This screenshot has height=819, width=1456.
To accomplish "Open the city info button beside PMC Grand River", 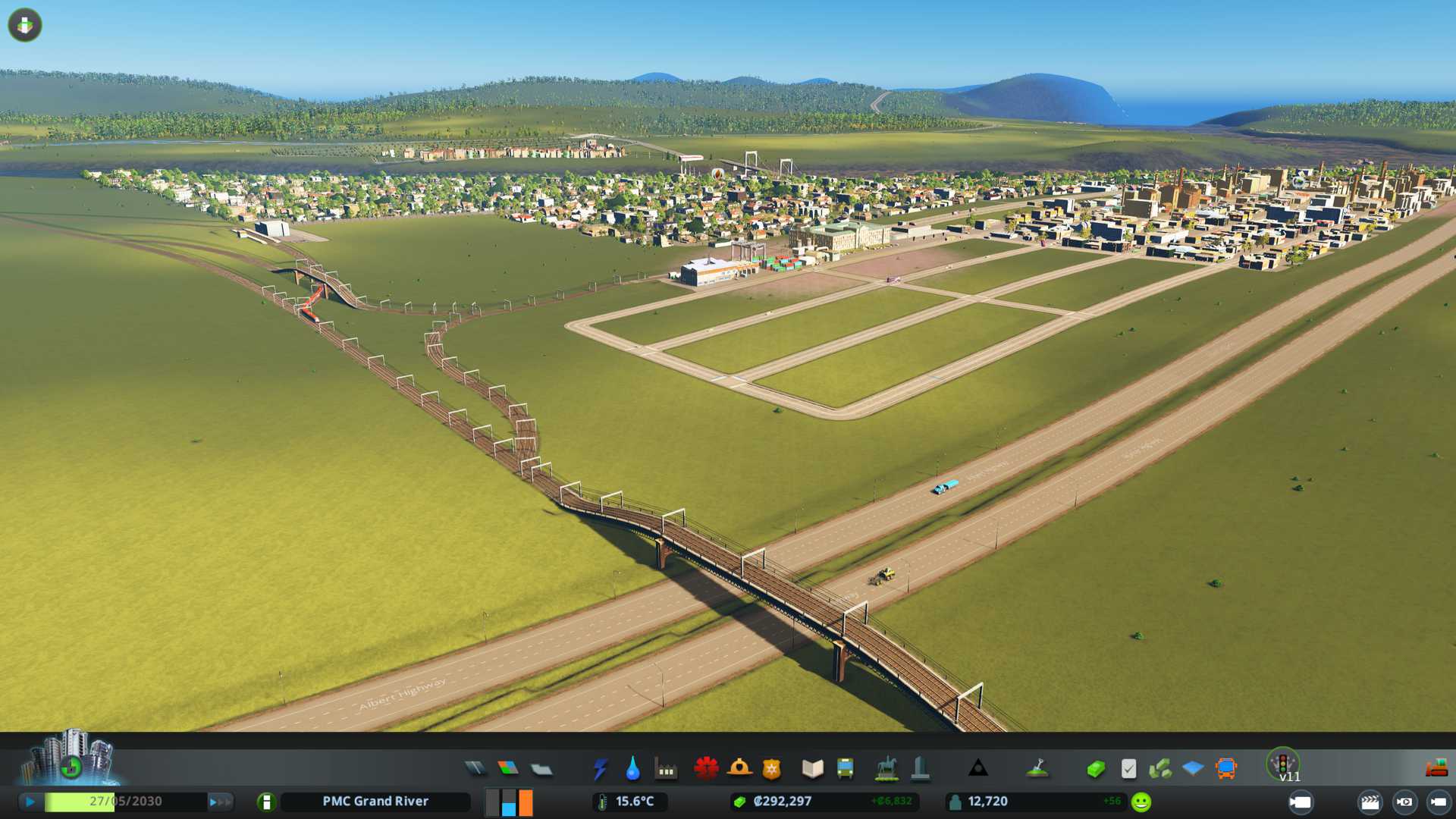I will pyautogui.click(x=266, y=802).
